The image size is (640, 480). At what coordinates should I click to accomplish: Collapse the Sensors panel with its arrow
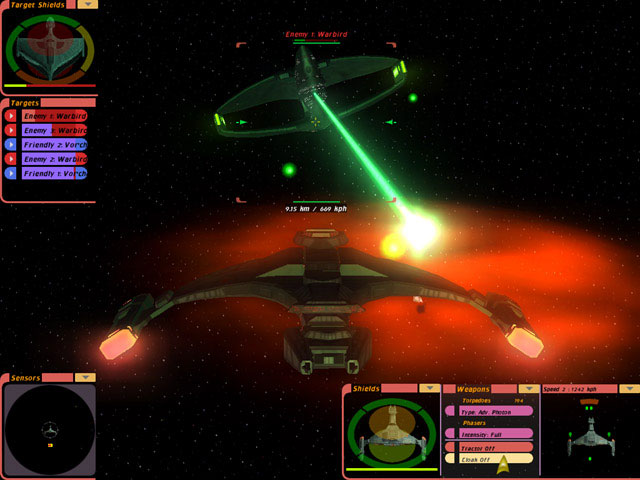coord(85,378)
